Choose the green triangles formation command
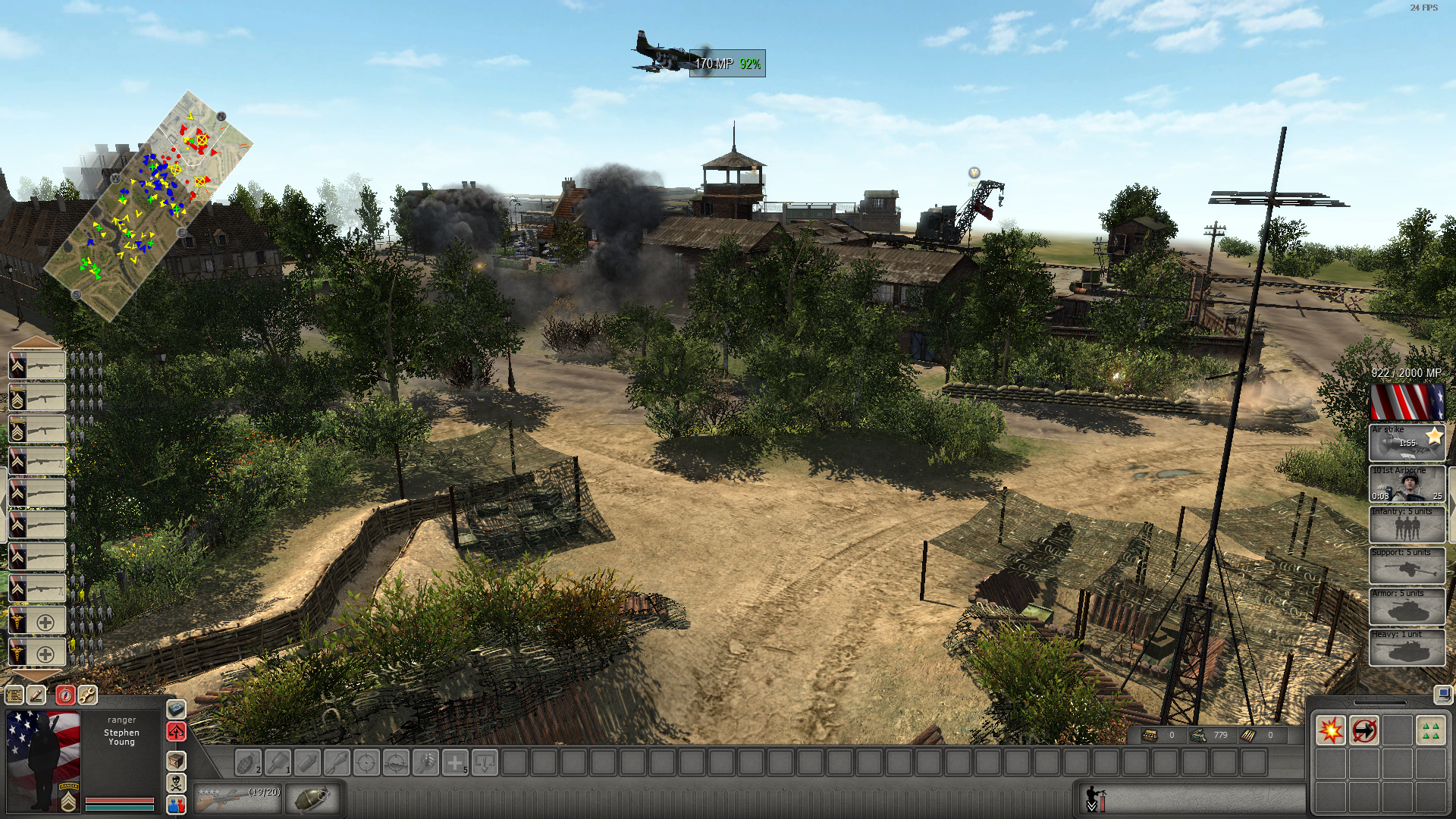Image resolution: width=1456 pixels, height=819 pixels. (1431, 731)
